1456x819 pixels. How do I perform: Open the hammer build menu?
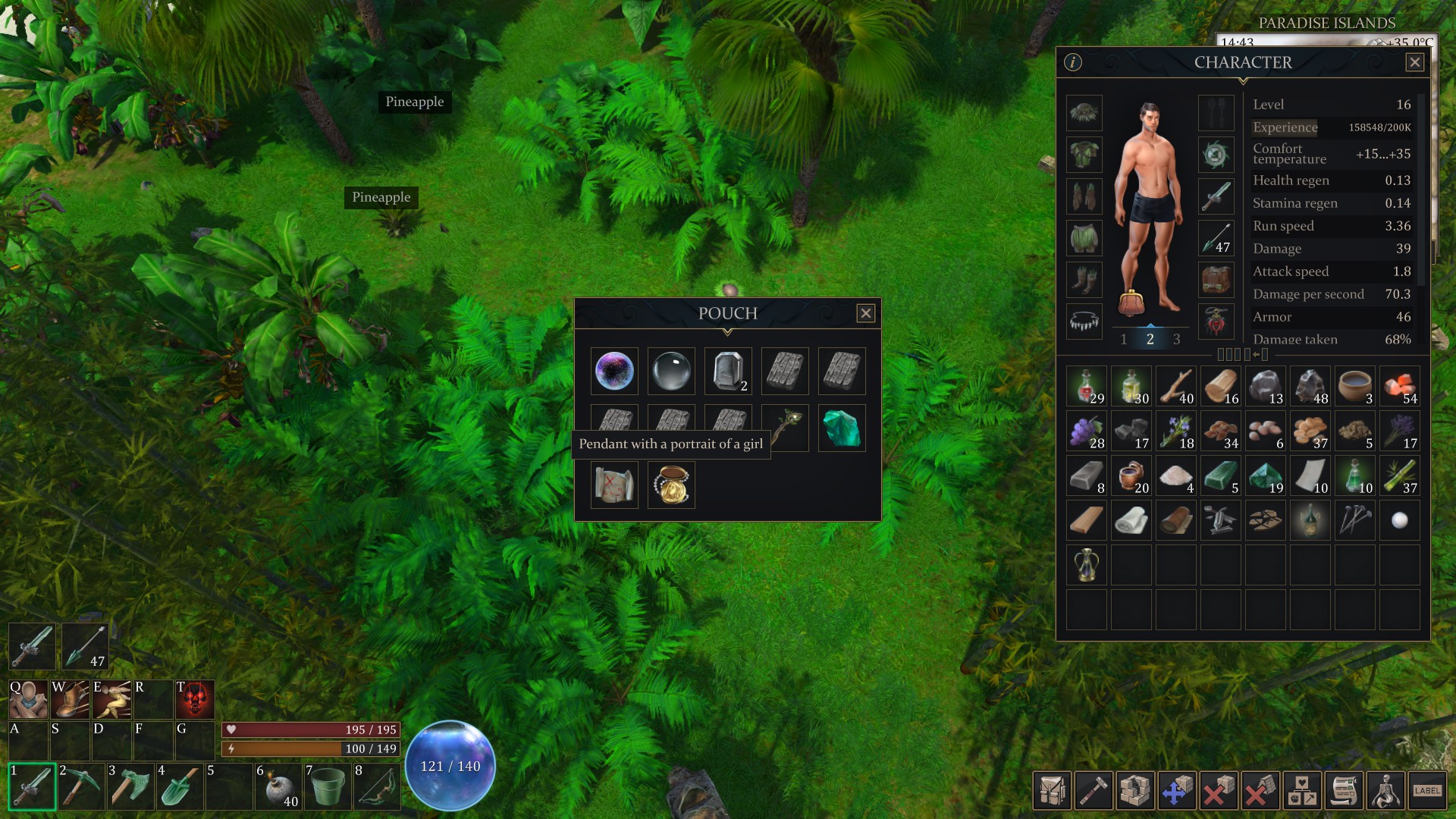pos(1094,791)
